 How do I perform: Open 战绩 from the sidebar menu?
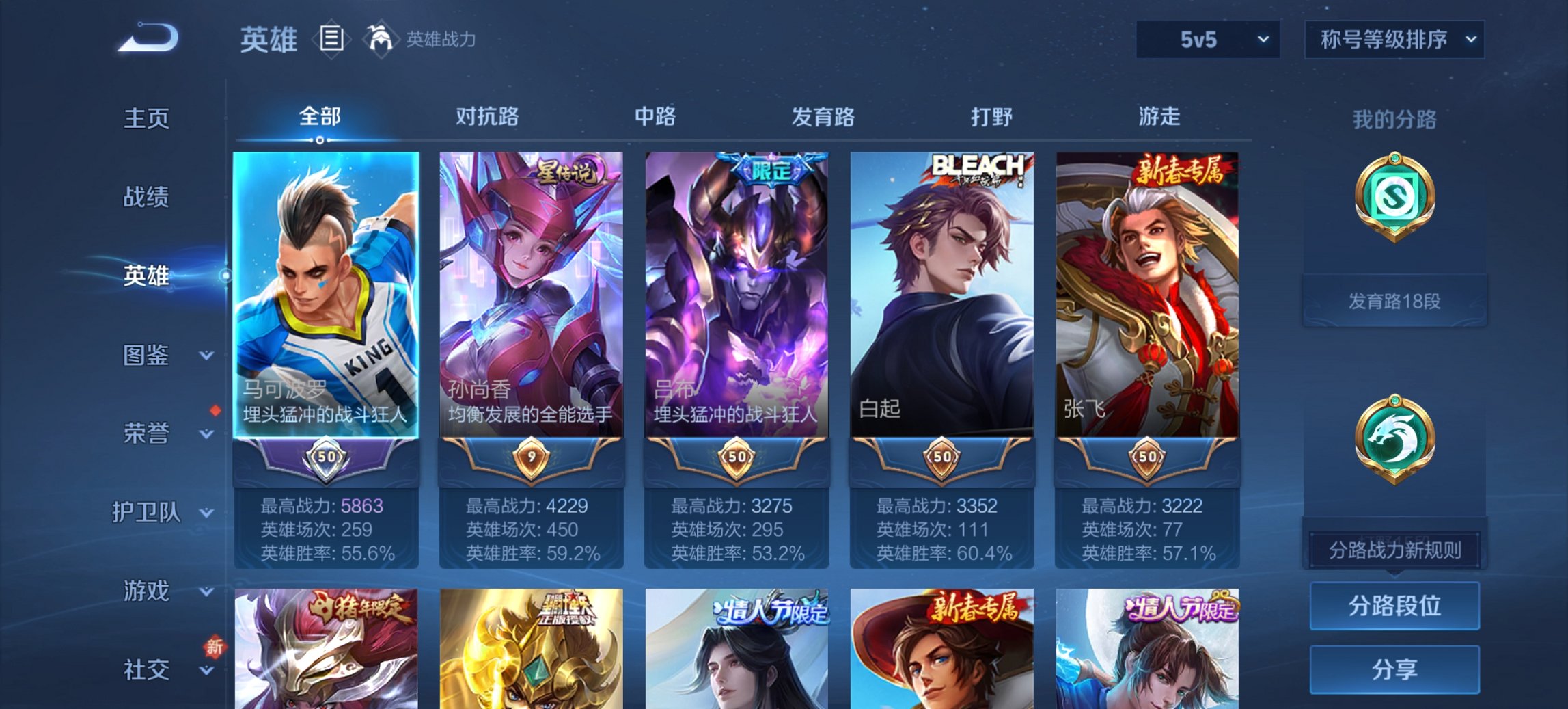click(146, 198)
